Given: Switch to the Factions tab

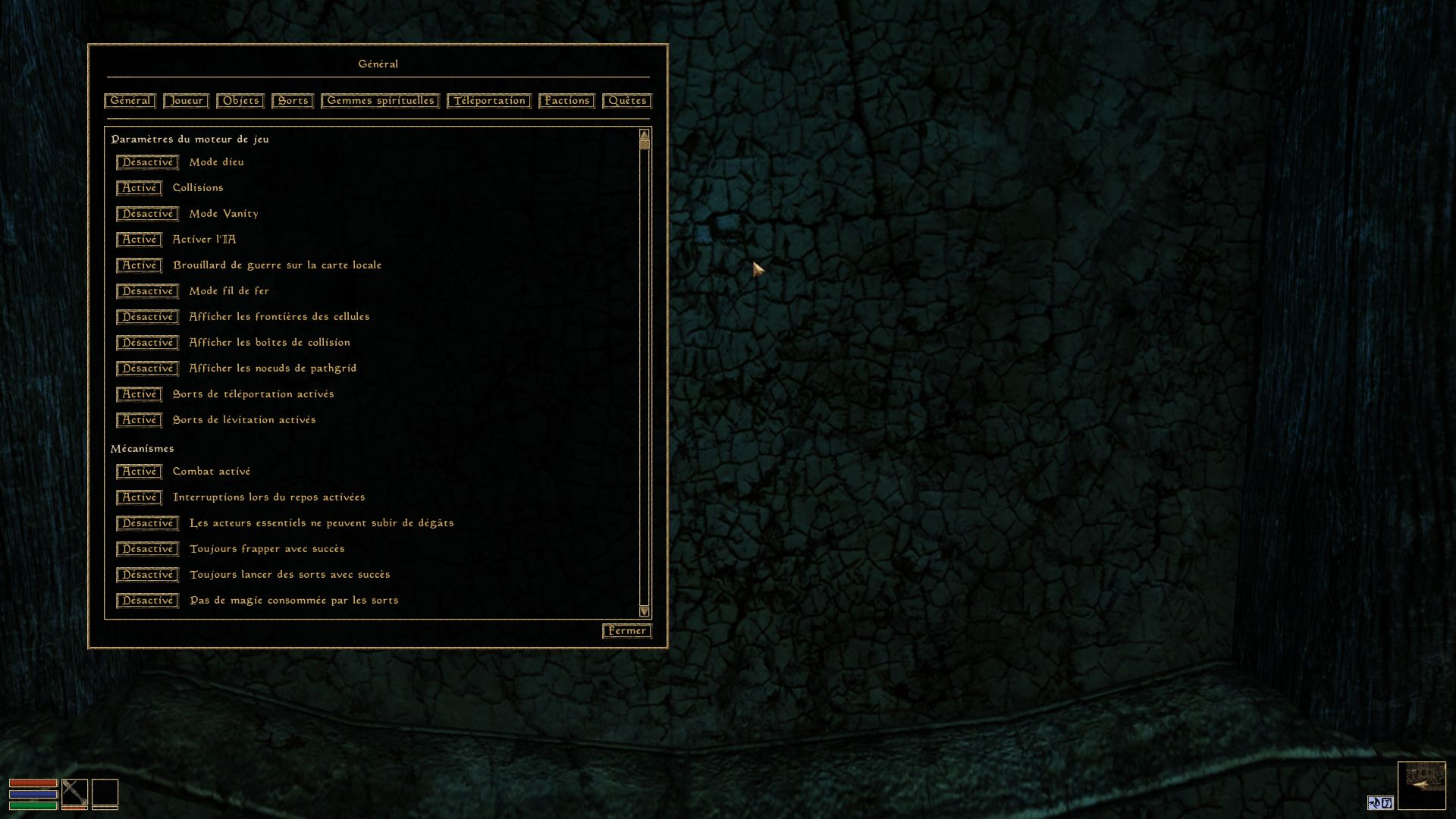Looking at the screenshot, I should (x=566, y=101).
